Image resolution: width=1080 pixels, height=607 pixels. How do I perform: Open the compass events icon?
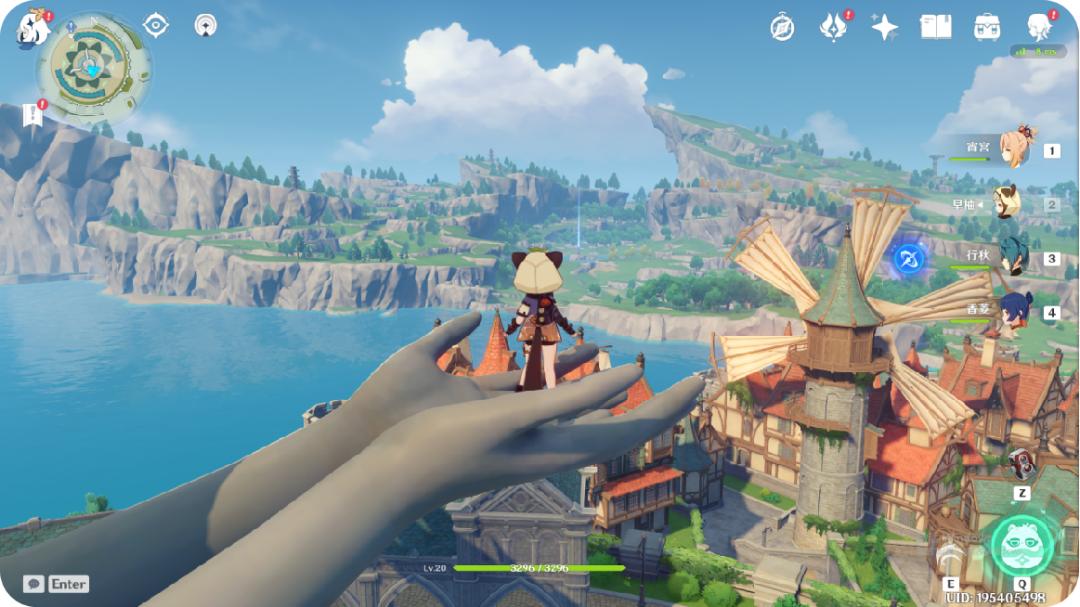[782, 27]
